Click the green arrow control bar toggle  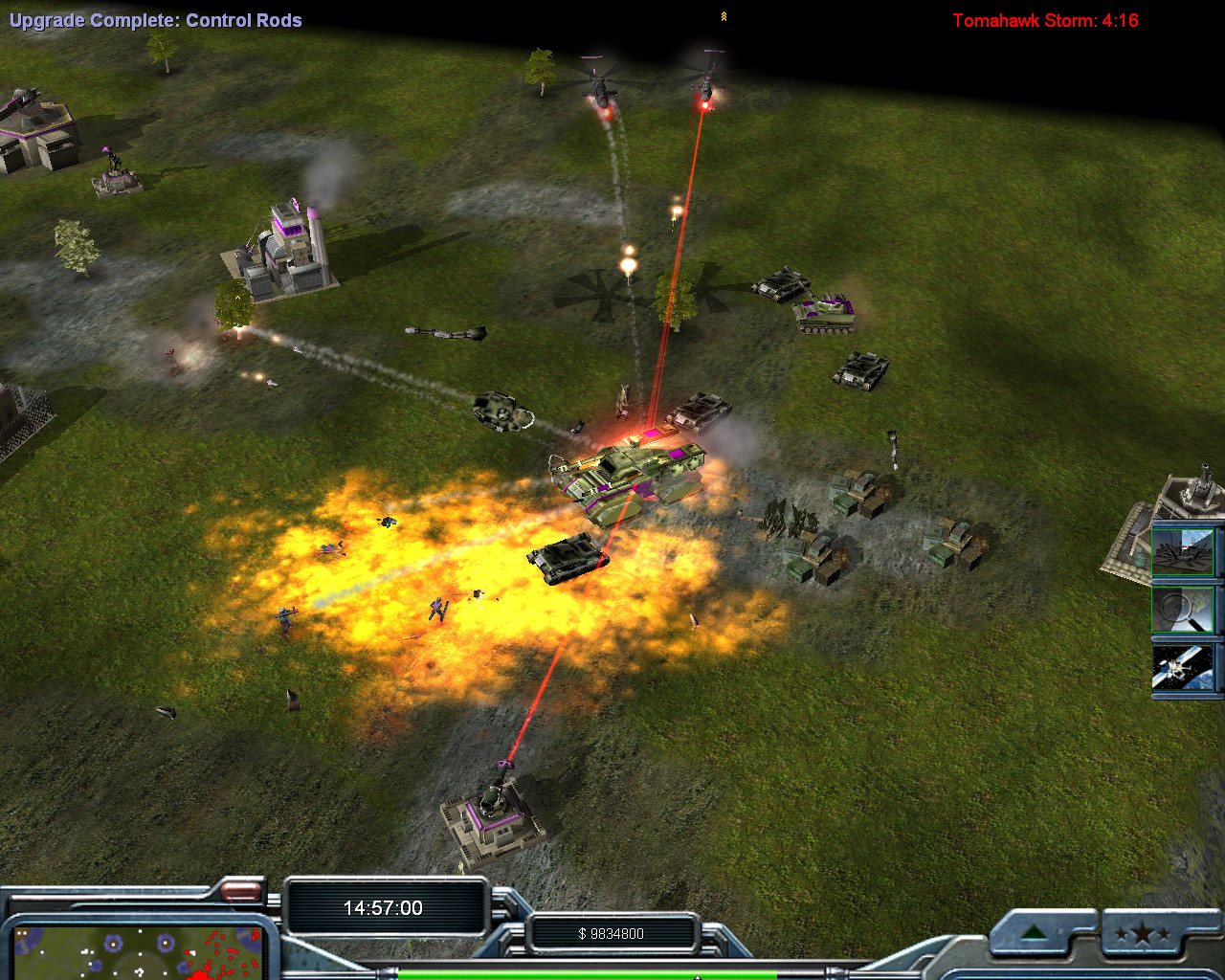pos(1034,933)
